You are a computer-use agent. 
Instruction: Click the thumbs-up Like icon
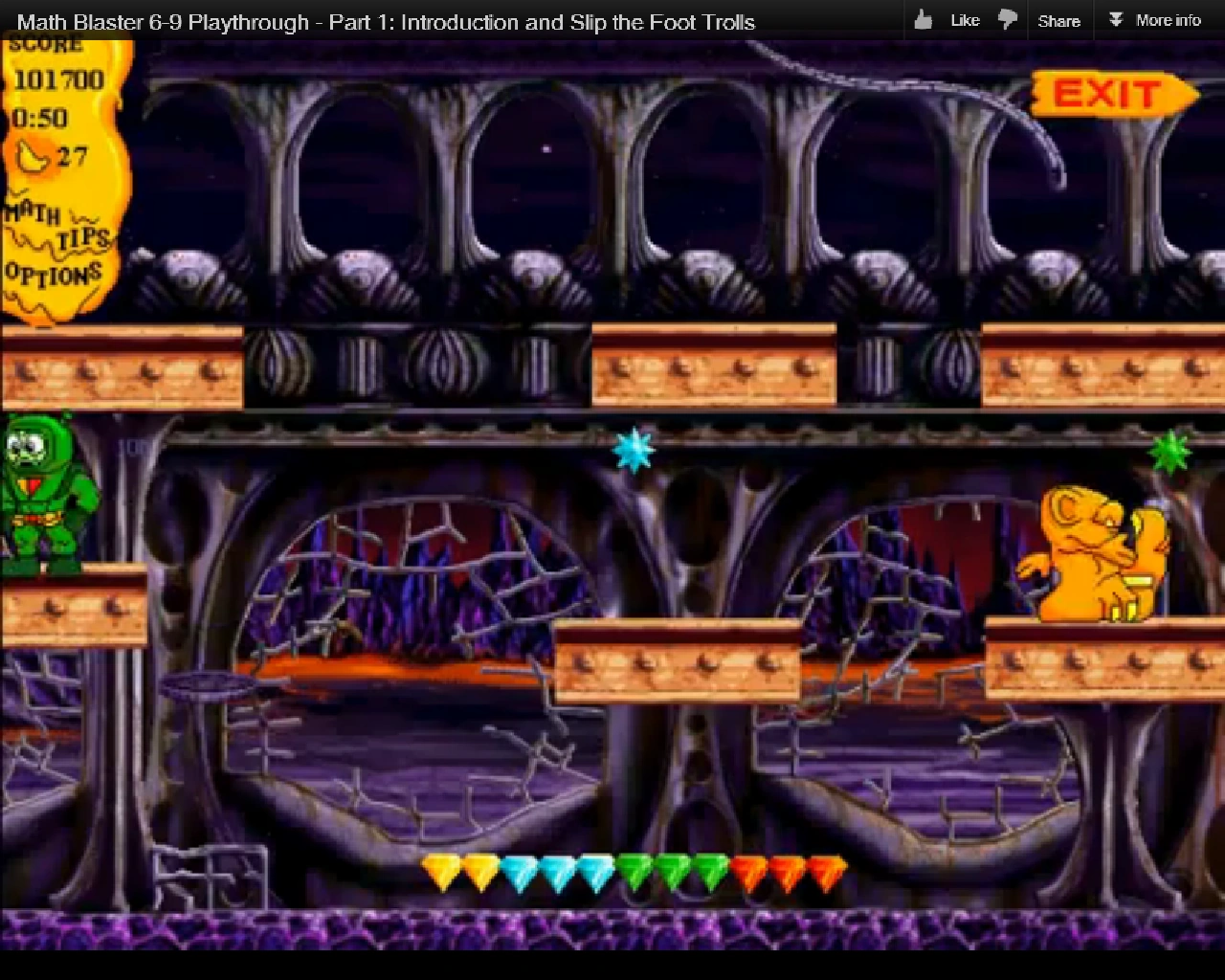[924, 18]
